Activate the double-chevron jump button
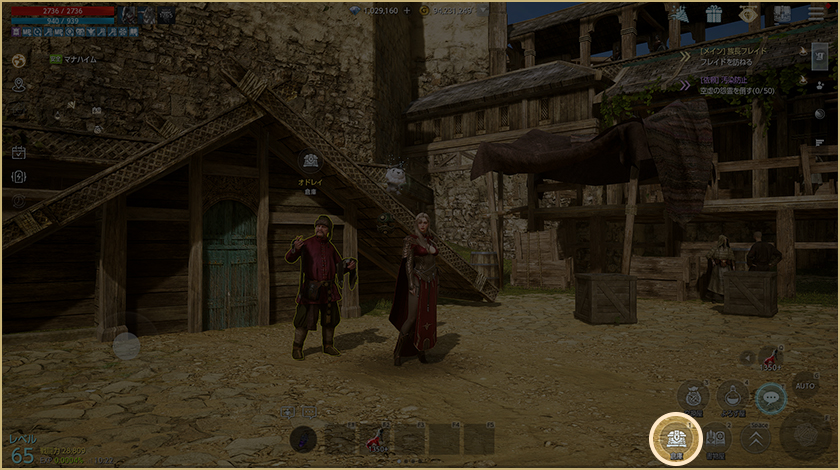 [754, 438]
